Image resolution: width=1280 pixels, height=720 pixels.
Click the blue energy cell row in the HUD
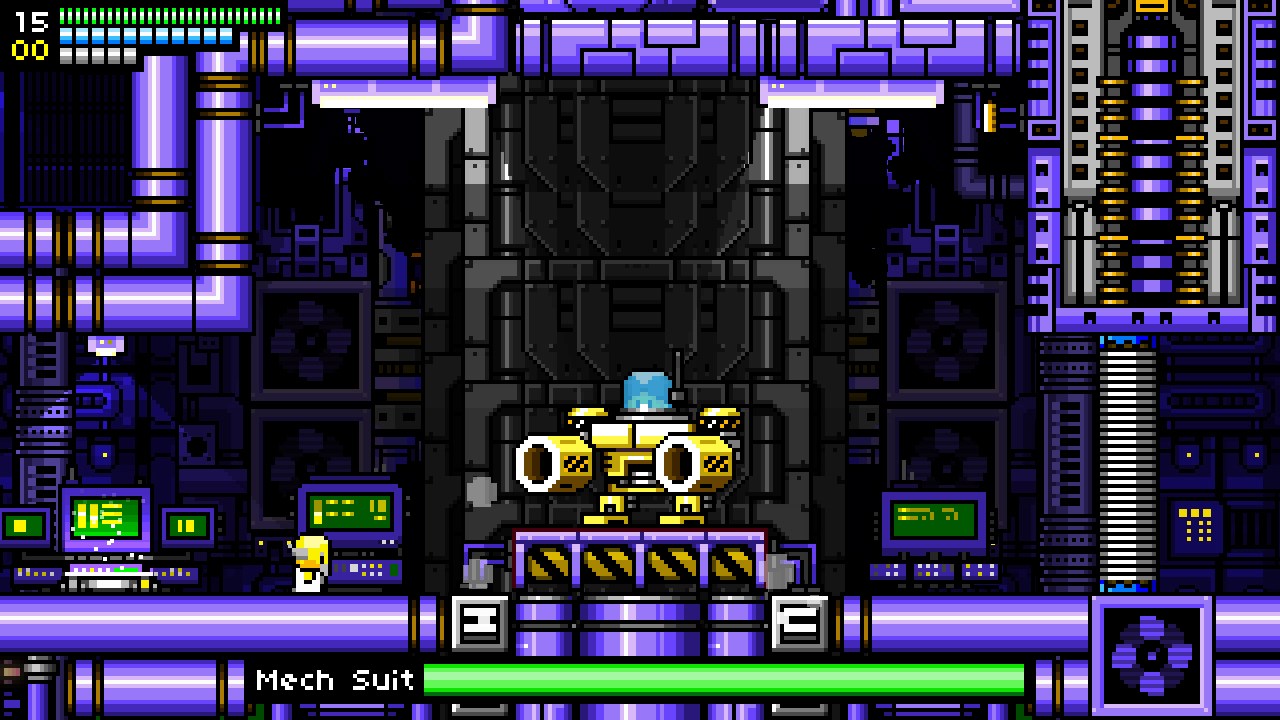(x=145, y=36)
